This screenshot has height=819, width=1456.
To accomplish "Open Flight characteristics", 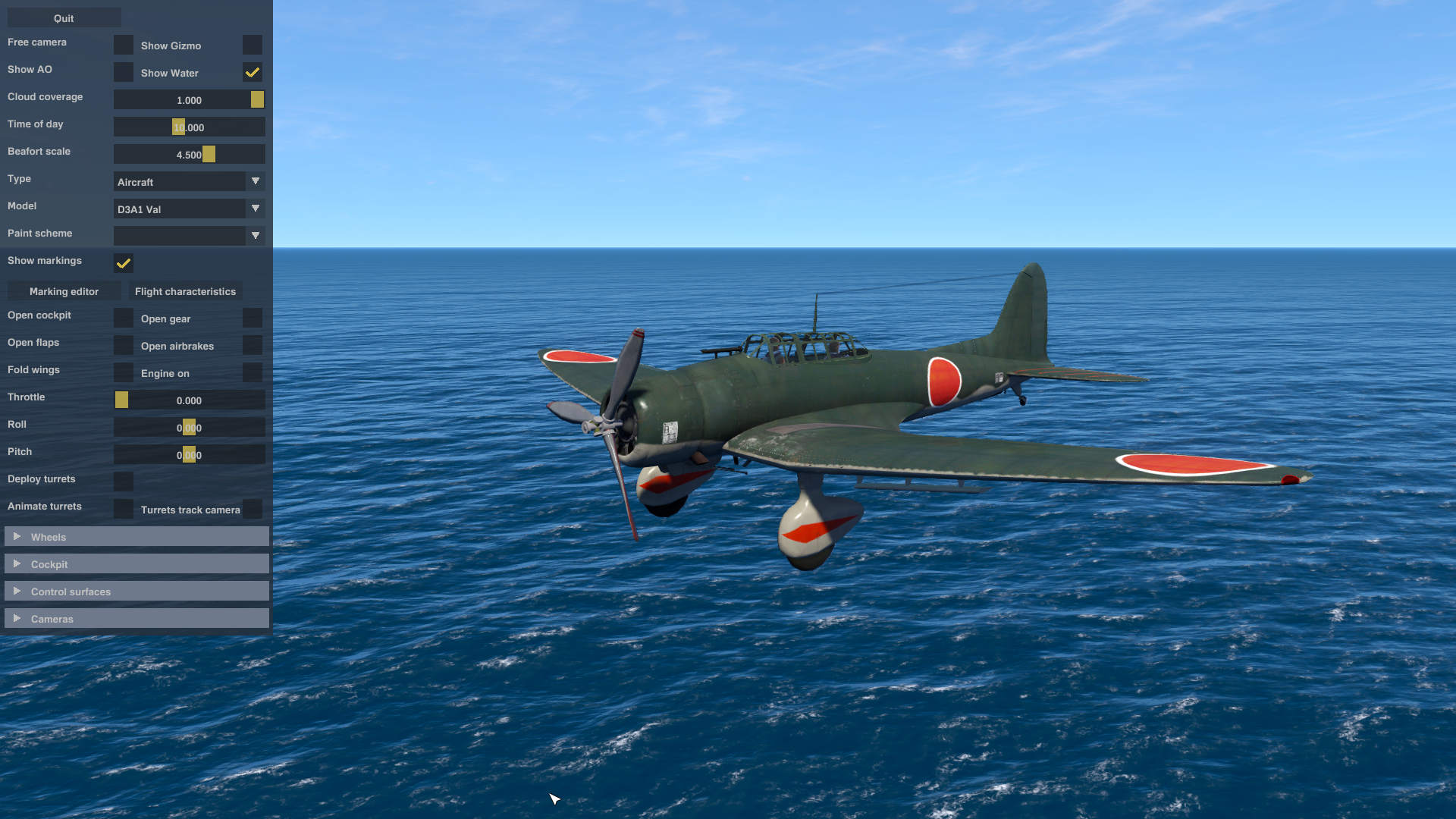I will 185,290.
